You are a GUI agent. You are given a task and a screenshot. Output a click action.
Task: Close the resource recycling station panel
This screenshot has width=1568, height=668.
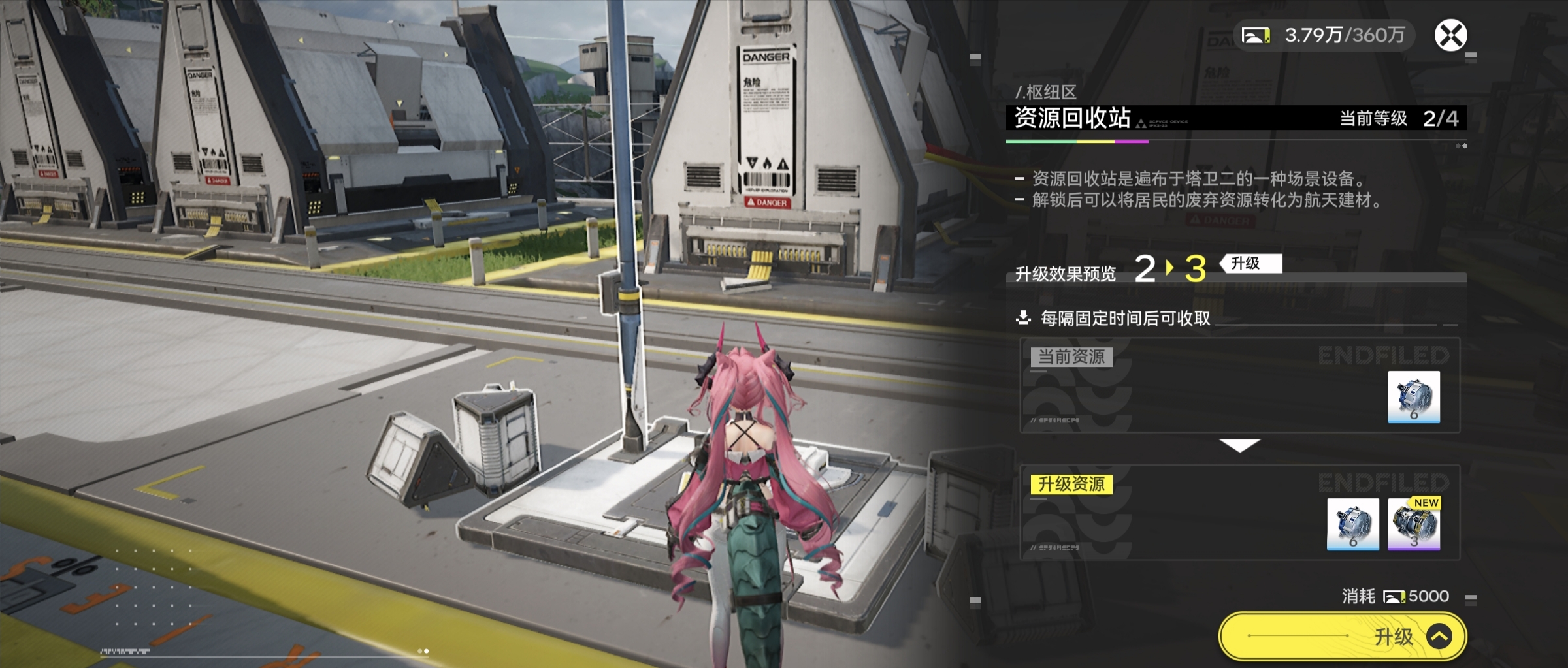coord(1450,35)
